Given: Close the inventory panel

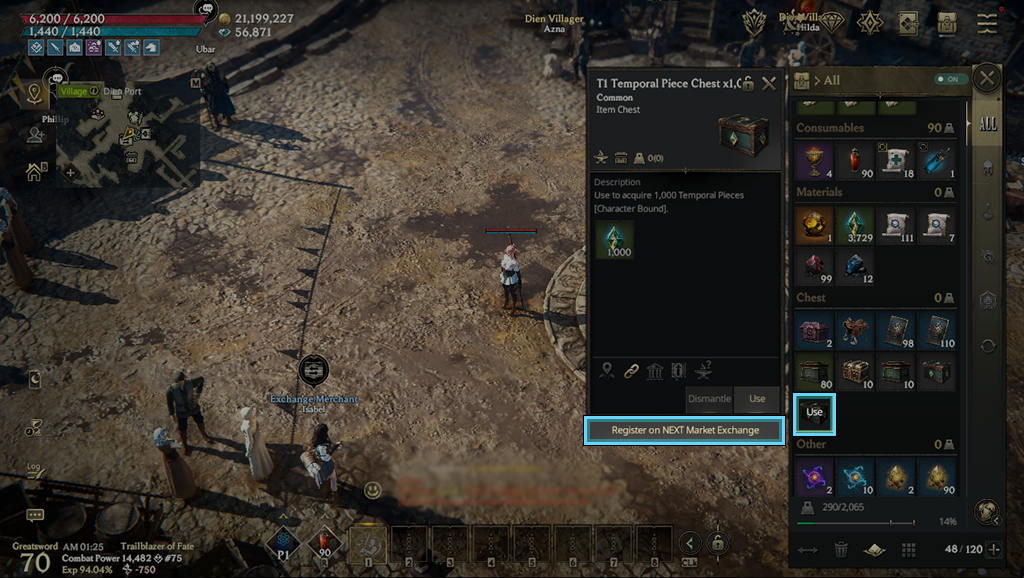Looking at the screenshot, I should (x=987, y=78).
